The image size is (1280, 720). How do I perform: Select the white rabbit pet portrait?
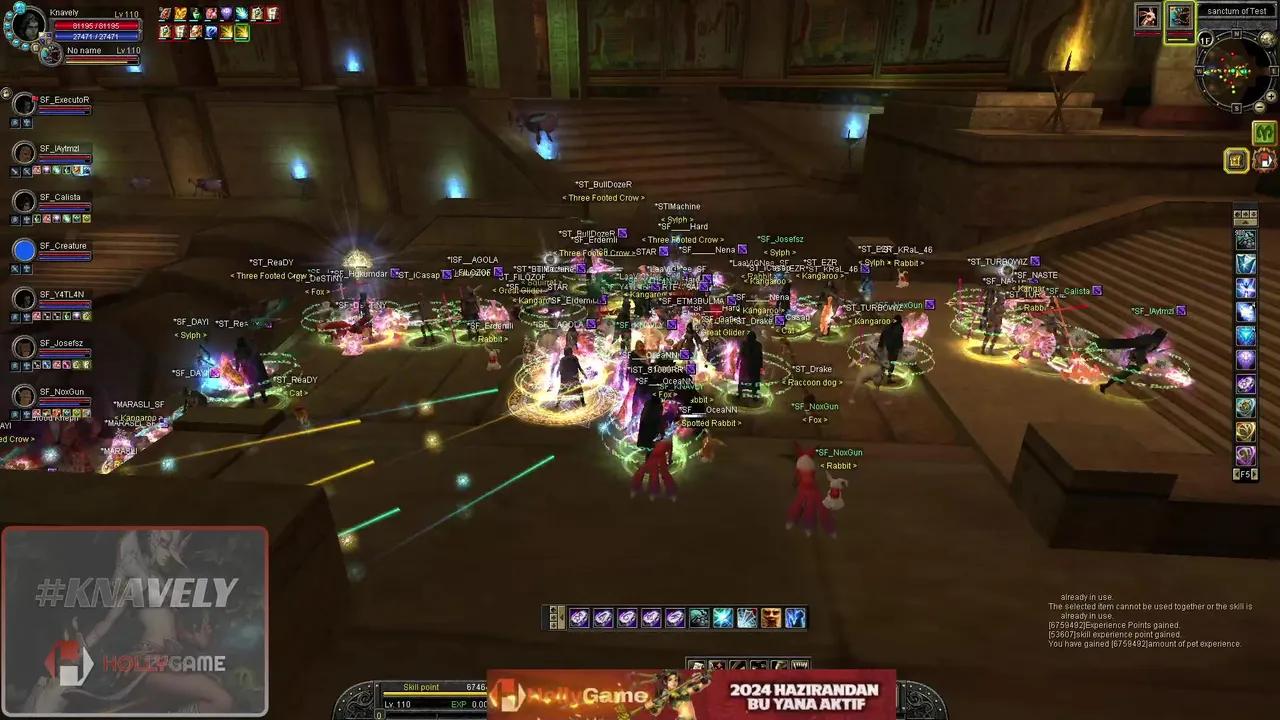[x=1146, y=17]
